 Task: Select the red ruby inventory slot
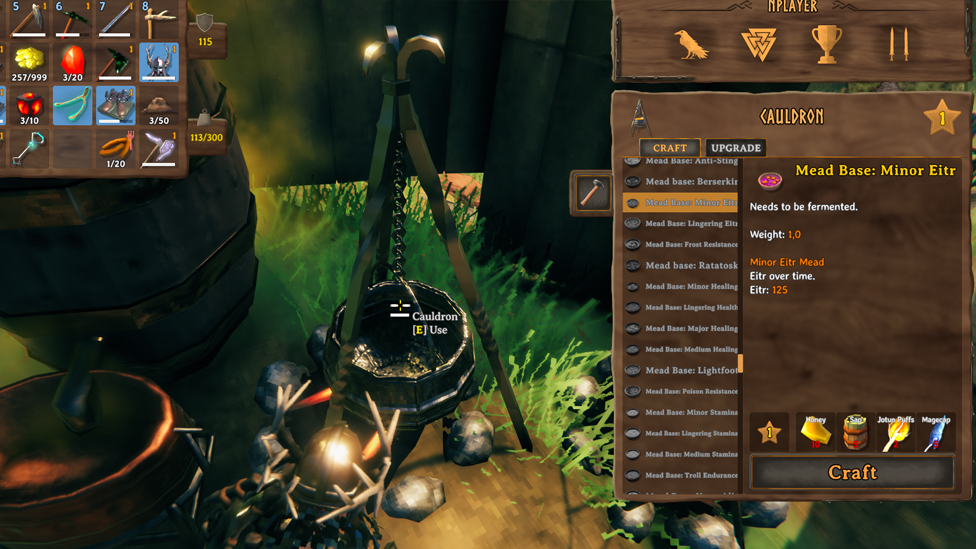tap(72, 62)
